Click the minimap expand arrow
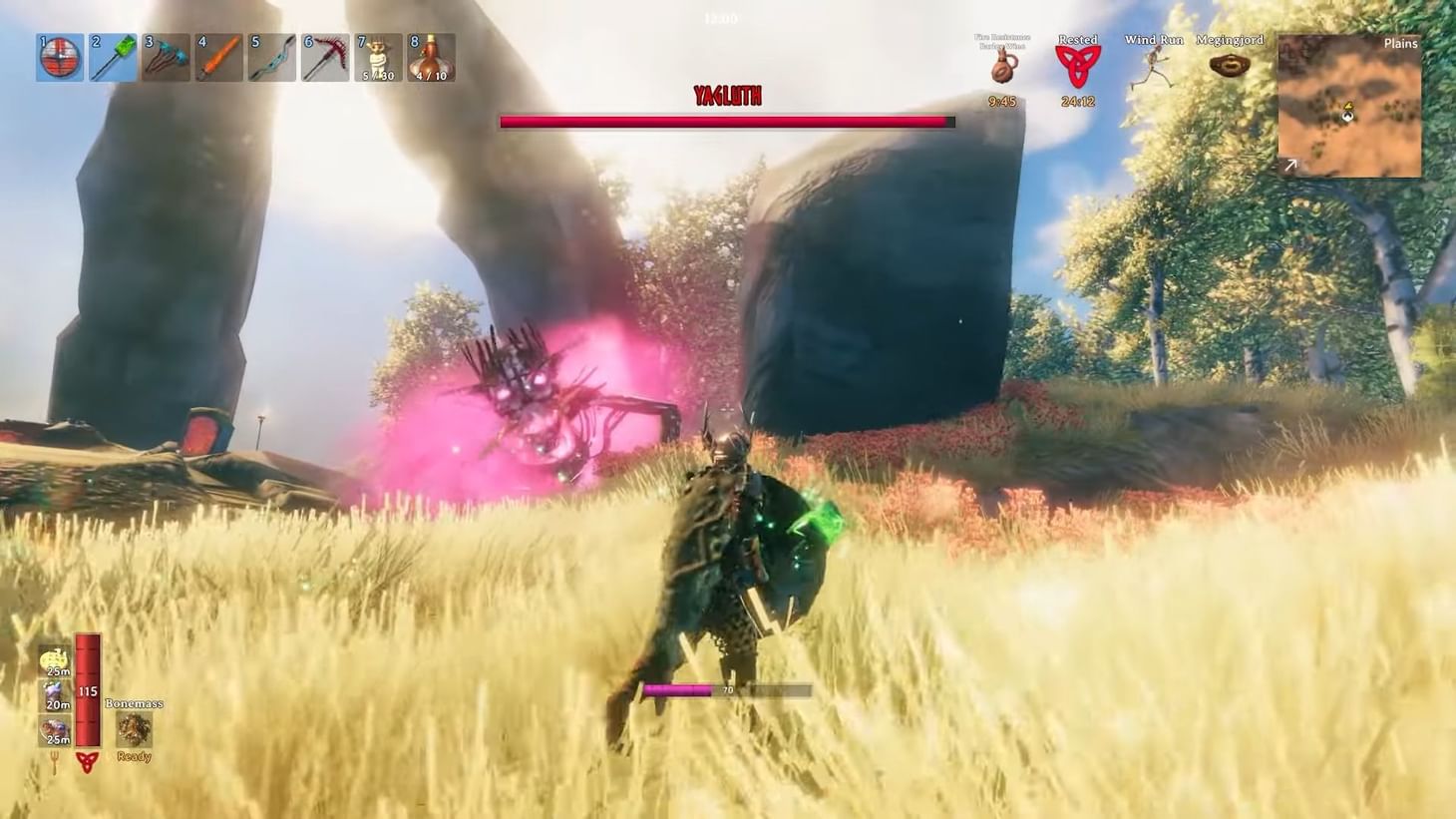 coord(1290,165)
